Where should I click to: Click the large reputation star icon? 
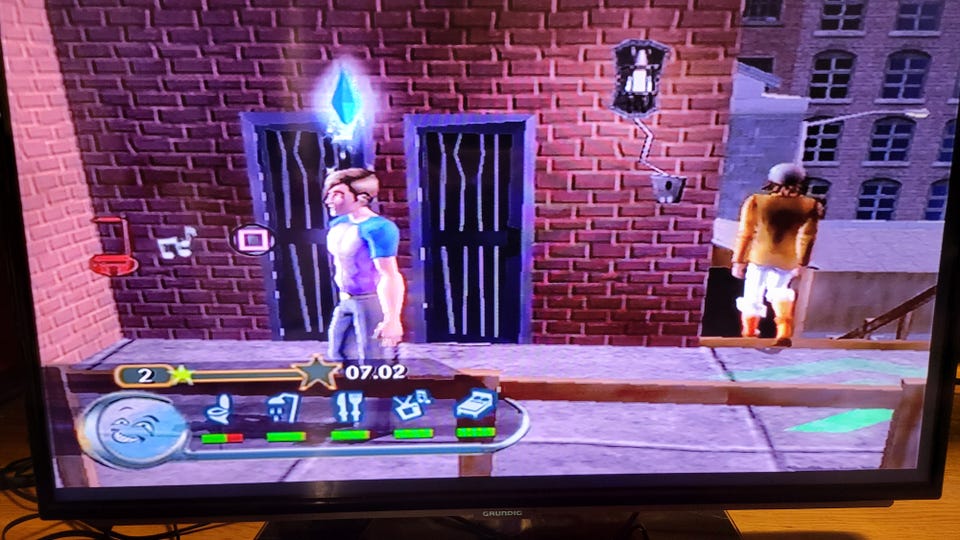point(317,372)
